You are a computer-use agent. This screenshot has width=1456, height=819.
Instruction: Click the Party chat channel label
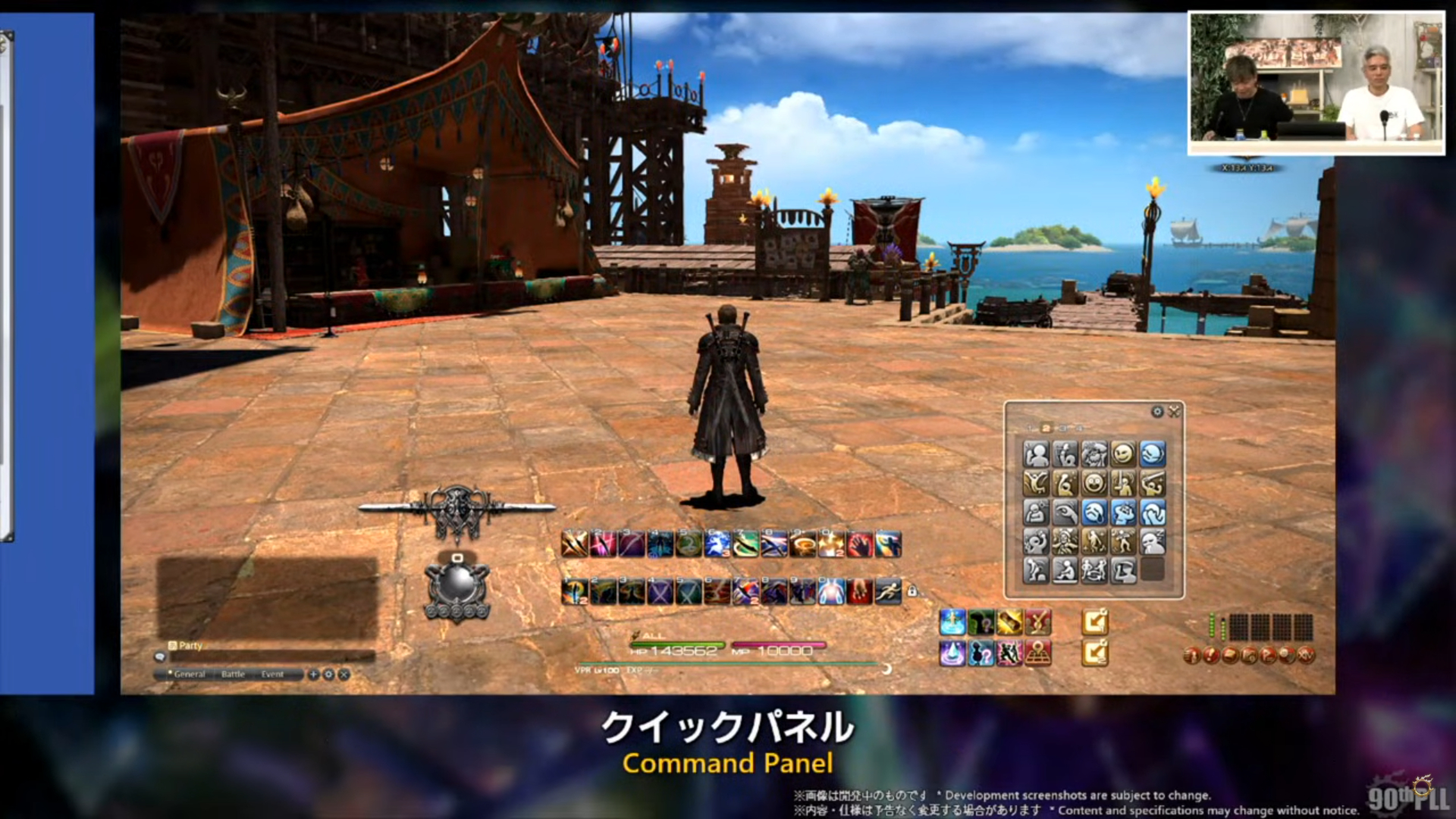click(189, 645)
